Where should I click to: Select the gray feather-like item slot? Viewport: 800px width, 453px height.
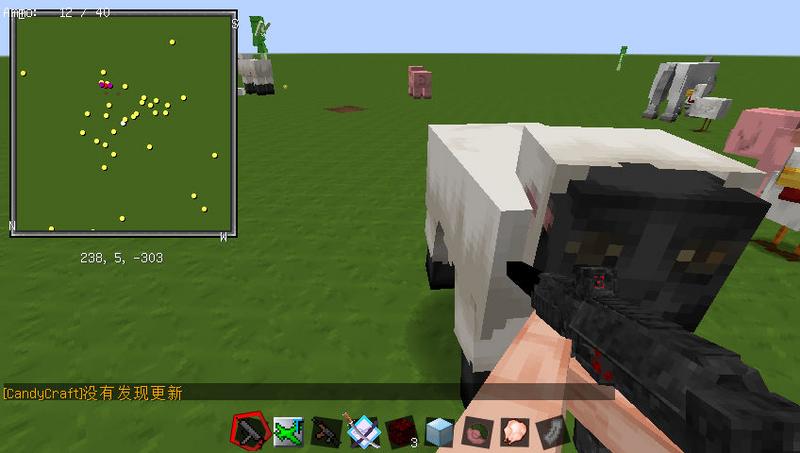(552, 431)
